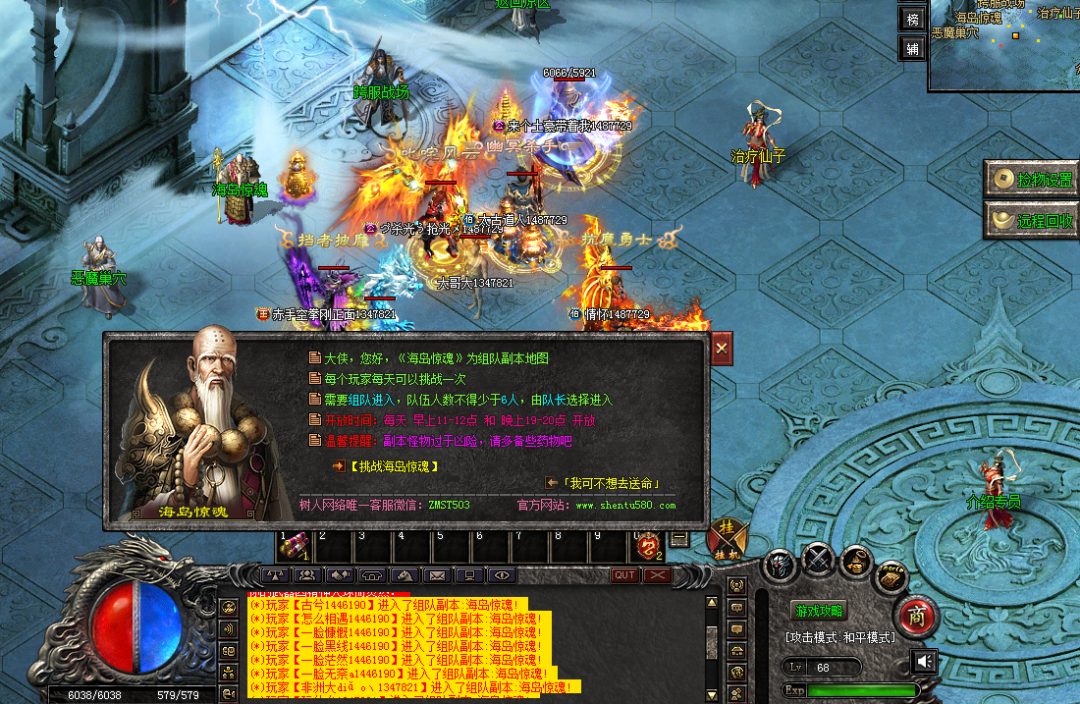The width and height of the screenshot is (1080, 704).
Task: Click the red QUT button
Action: point(625,575)
